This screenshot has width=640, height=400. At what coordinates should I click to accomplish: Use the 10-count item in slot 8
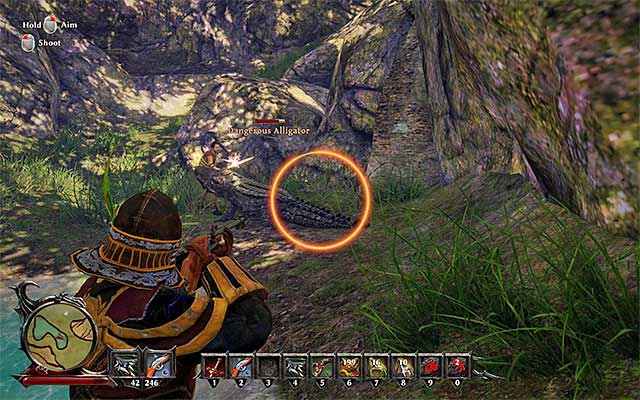coord(402,366)
